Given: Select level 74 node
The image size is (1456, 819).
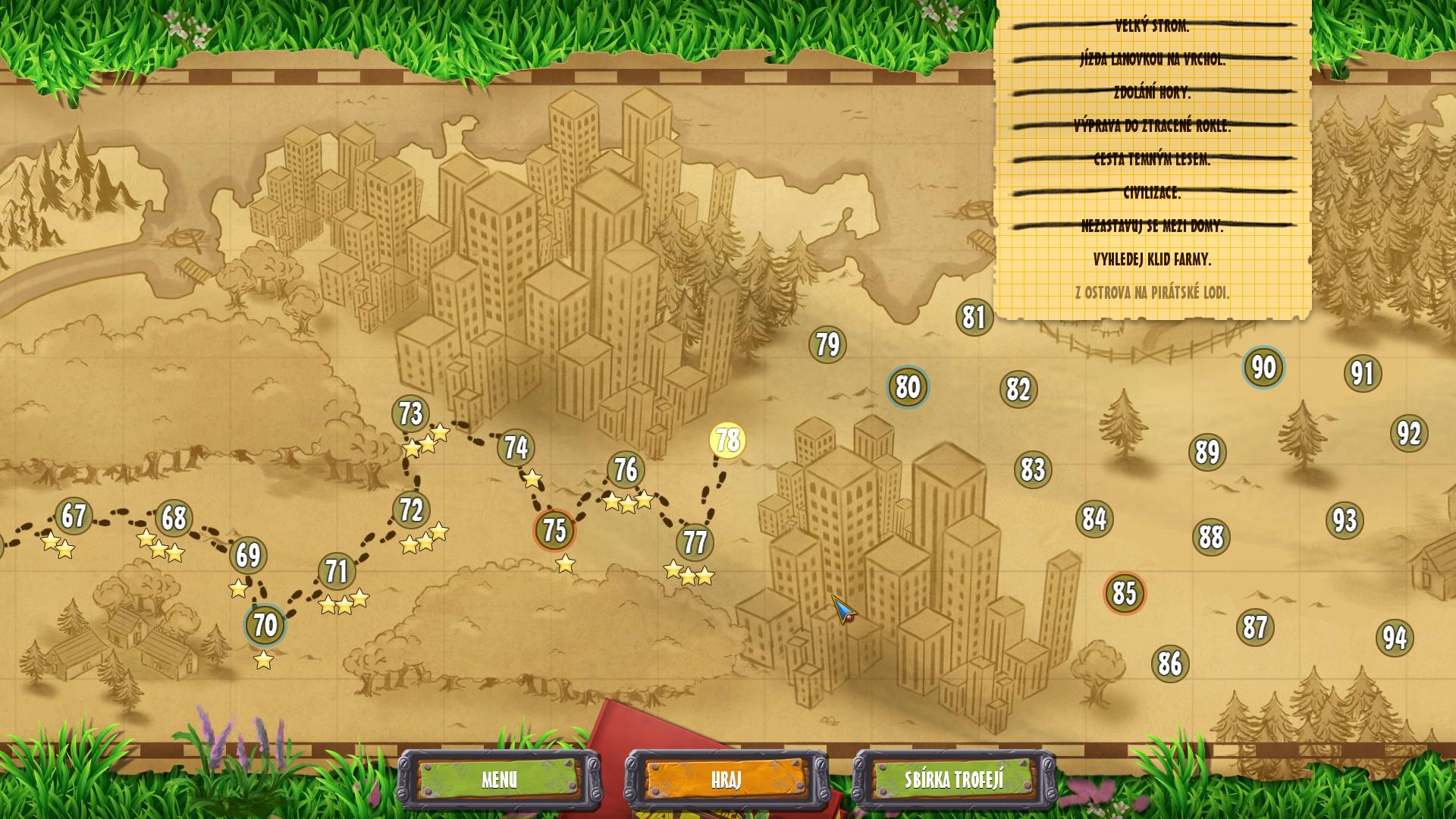Looking at the screenshot, I should coord(516,448).
